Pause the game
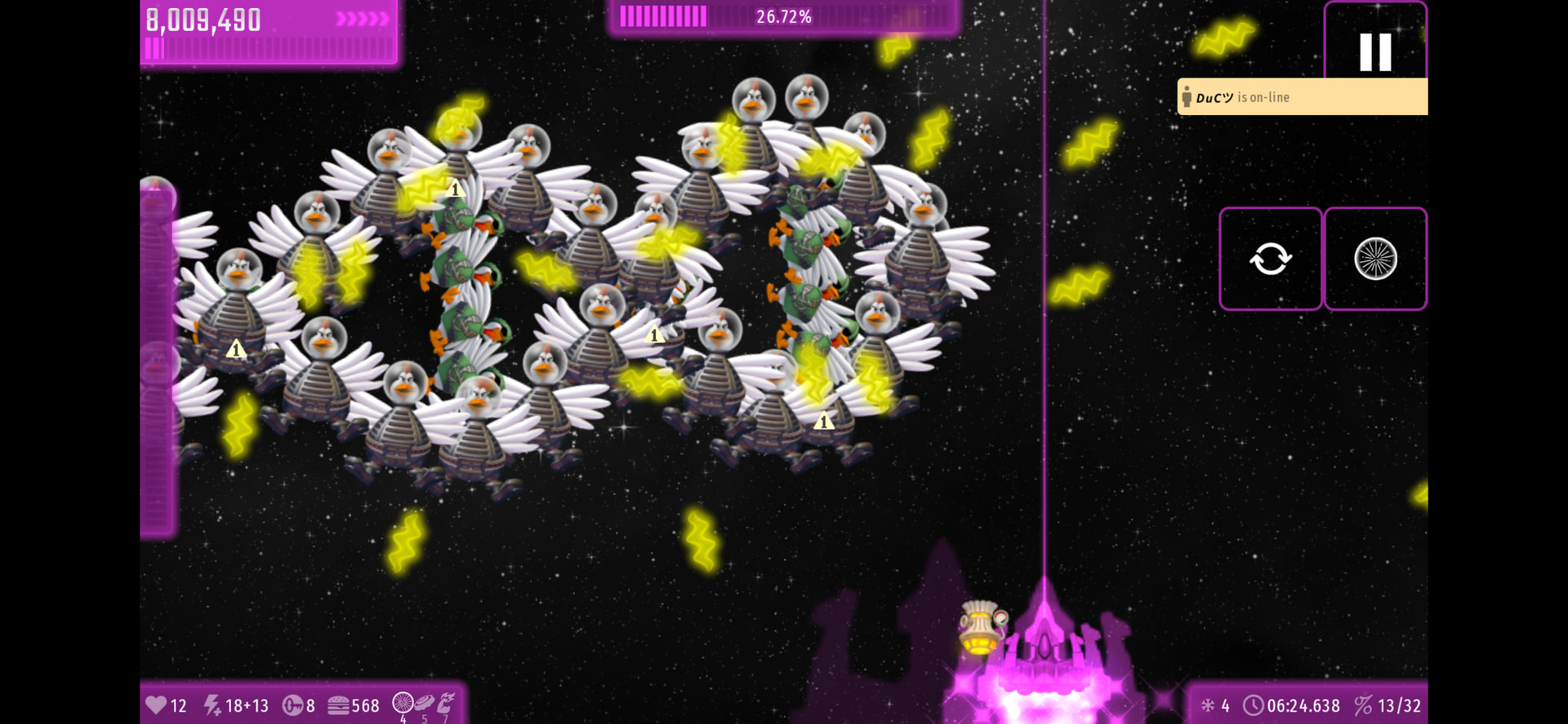This screenshot has width=1568, height=724. pos(1375,51)
